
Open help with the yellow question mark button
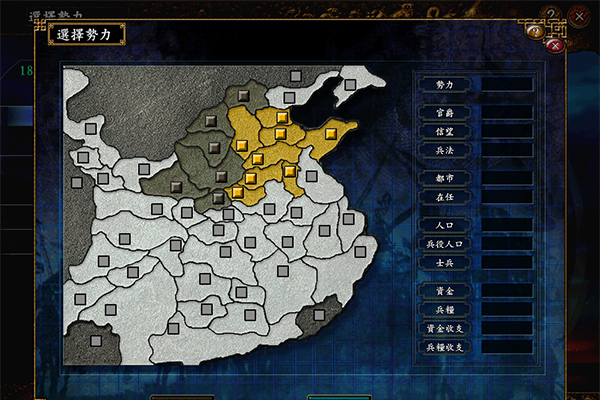(536, 31)
